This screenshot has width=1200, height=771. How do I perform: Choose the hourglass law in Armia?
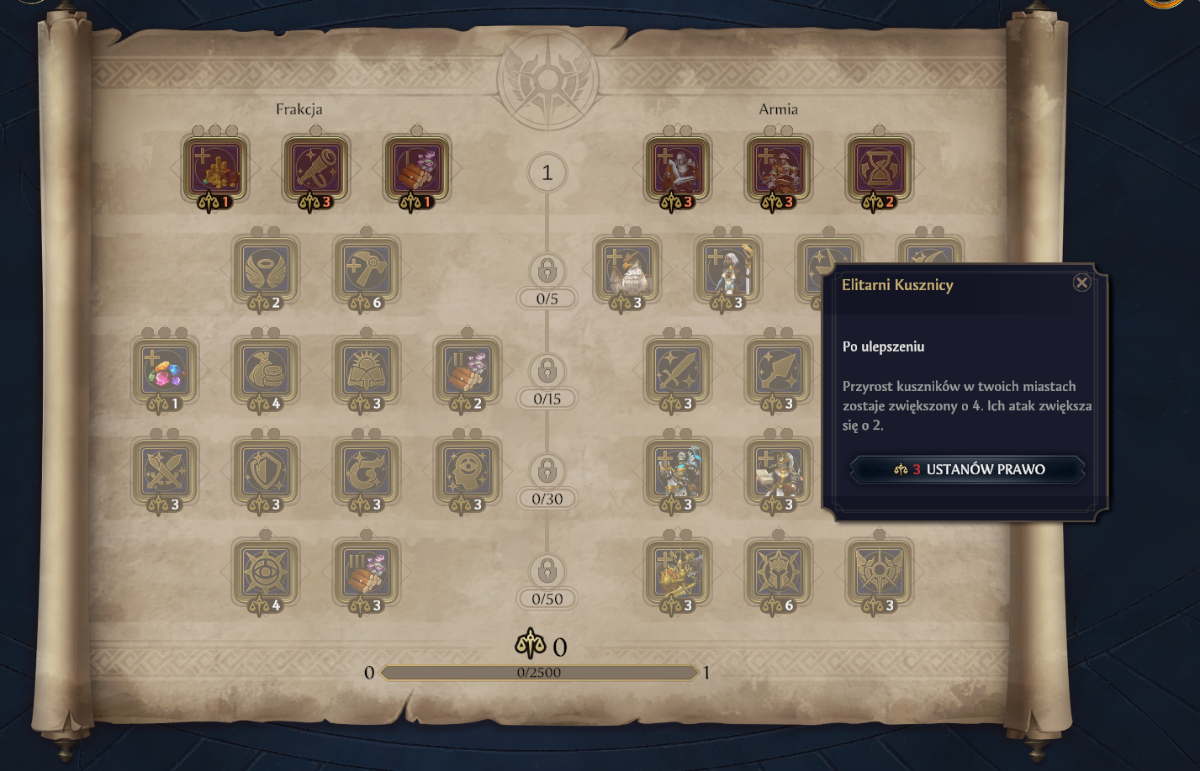tap(879, 168)
